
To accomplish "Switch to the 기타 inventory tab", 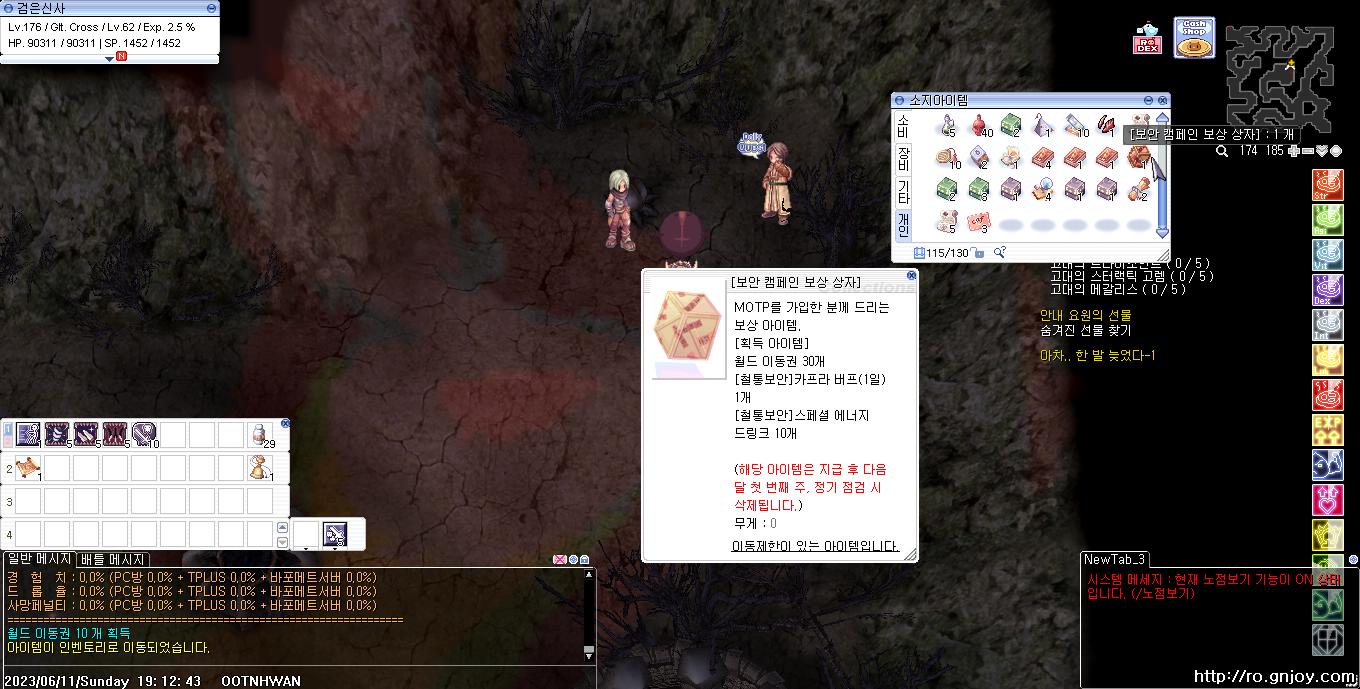I will click(903, 191).
